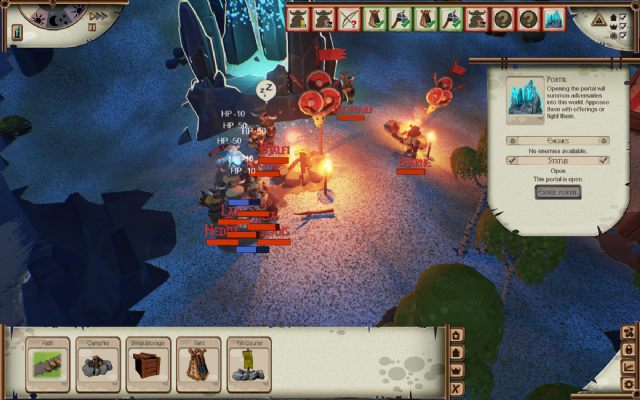Select the first horned viking portrait
640x400 pixels.
(297, 18)
